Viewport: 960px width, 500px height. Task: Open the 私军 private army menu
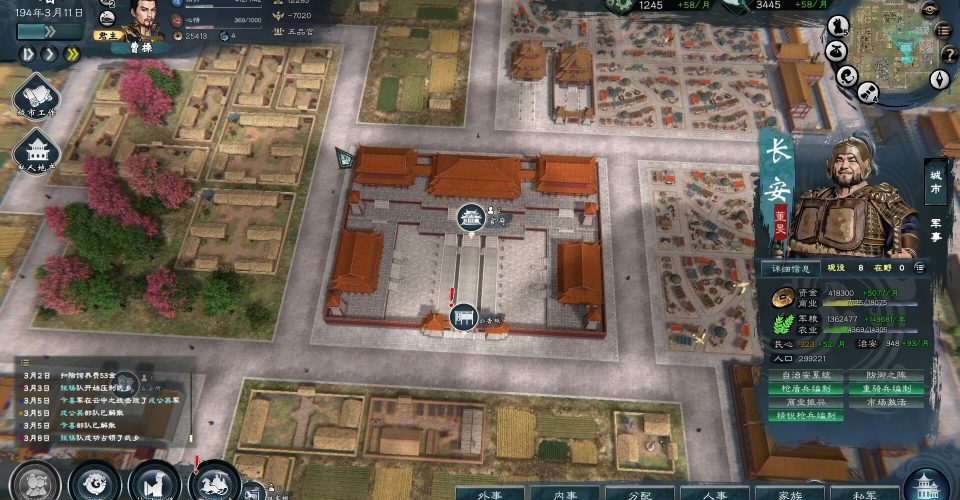coord(862,493)
